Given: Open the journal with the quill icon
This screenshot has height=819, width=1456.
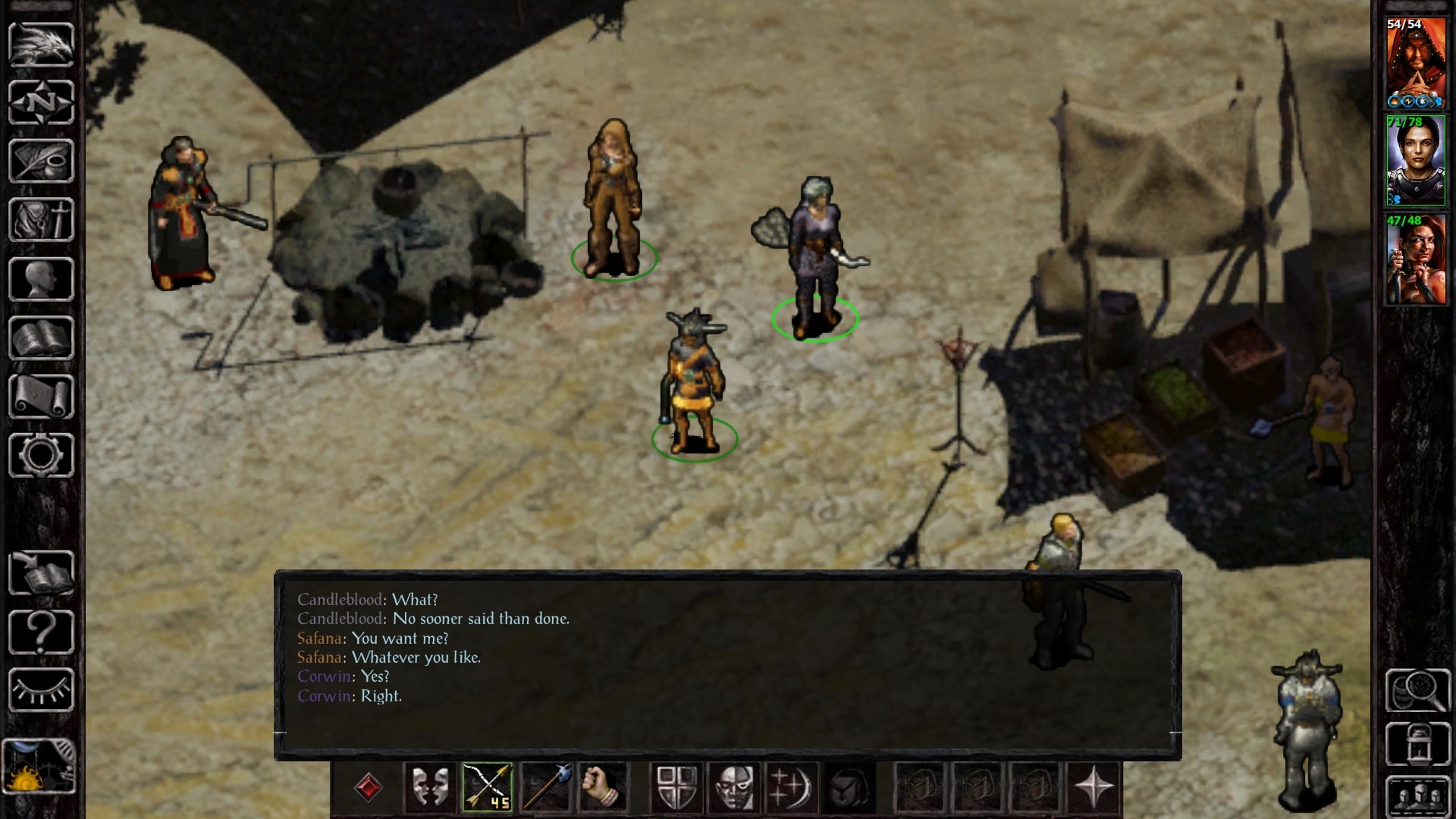Looking at the screenshot, I should [42, 161].
